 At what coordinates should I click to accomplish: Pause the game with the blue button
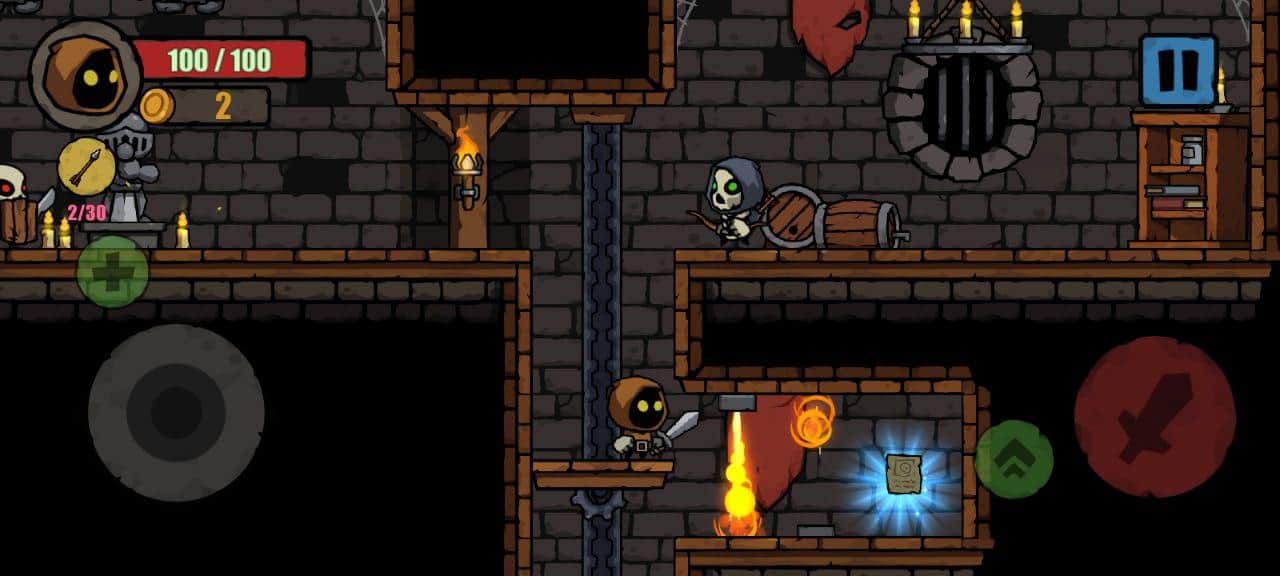(x=1178, y=70)
